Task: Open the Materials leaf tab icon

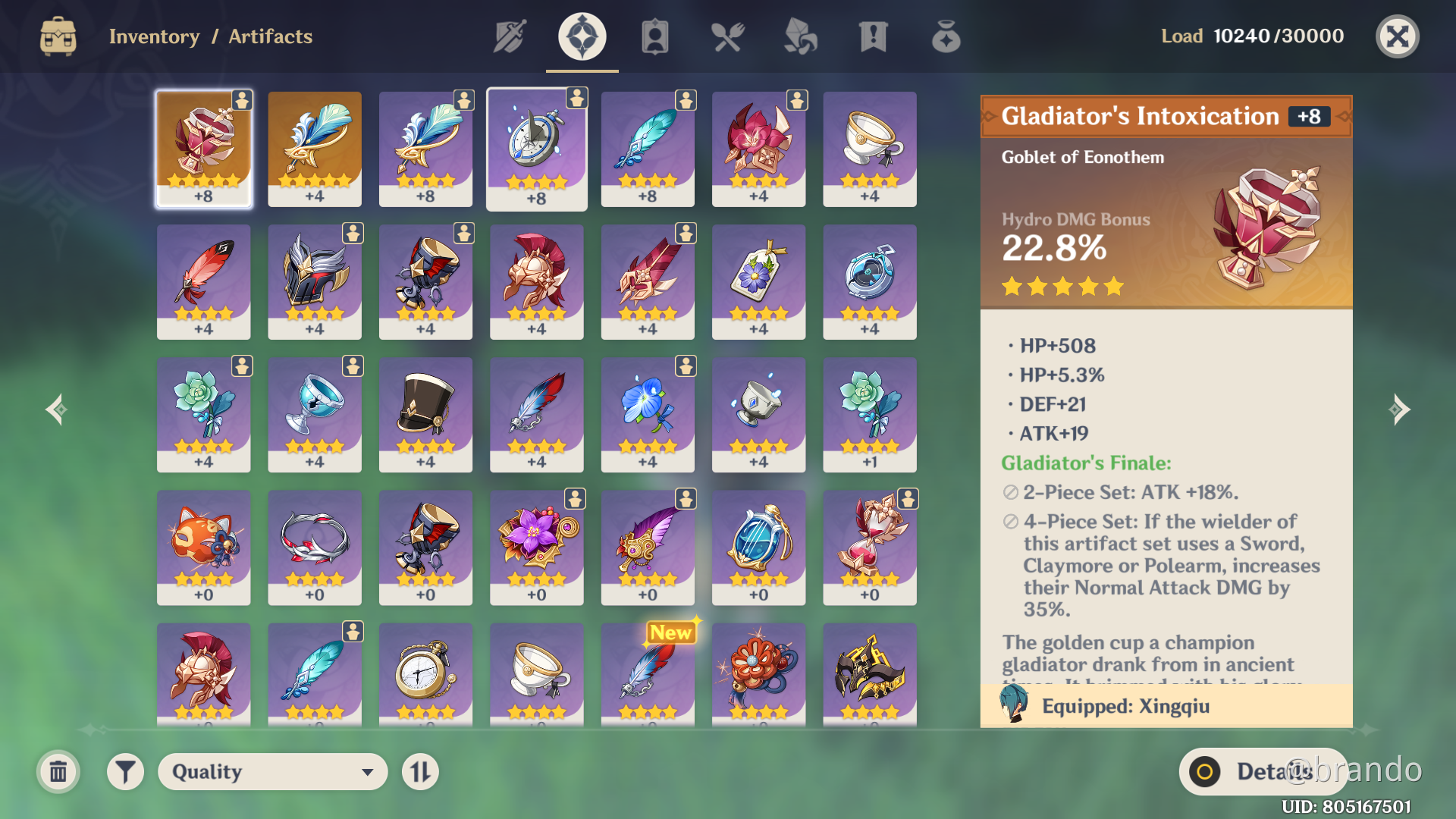Action: pos(801,36)
